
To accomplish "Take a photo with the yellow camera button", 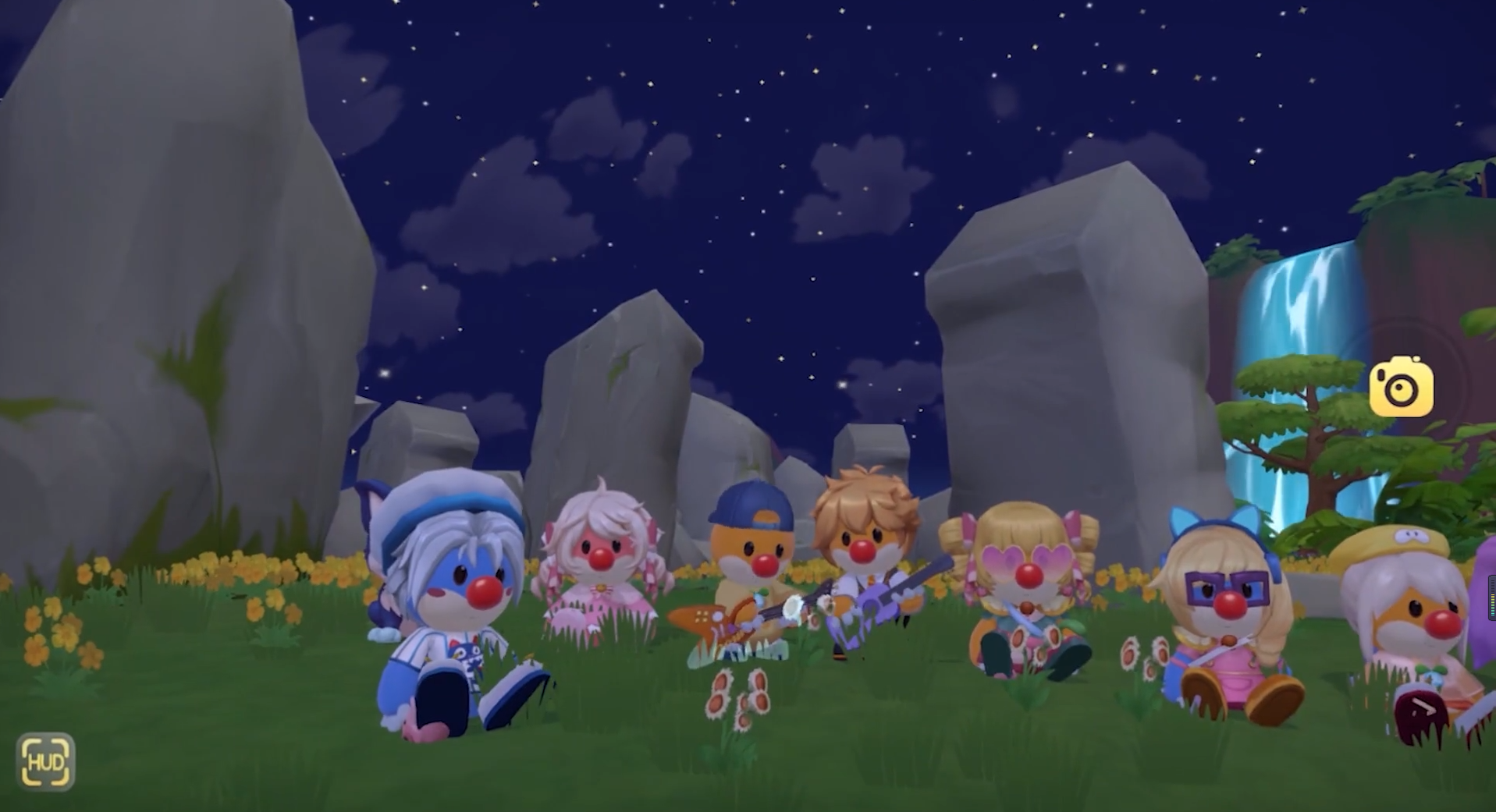I will point(1401,387).
